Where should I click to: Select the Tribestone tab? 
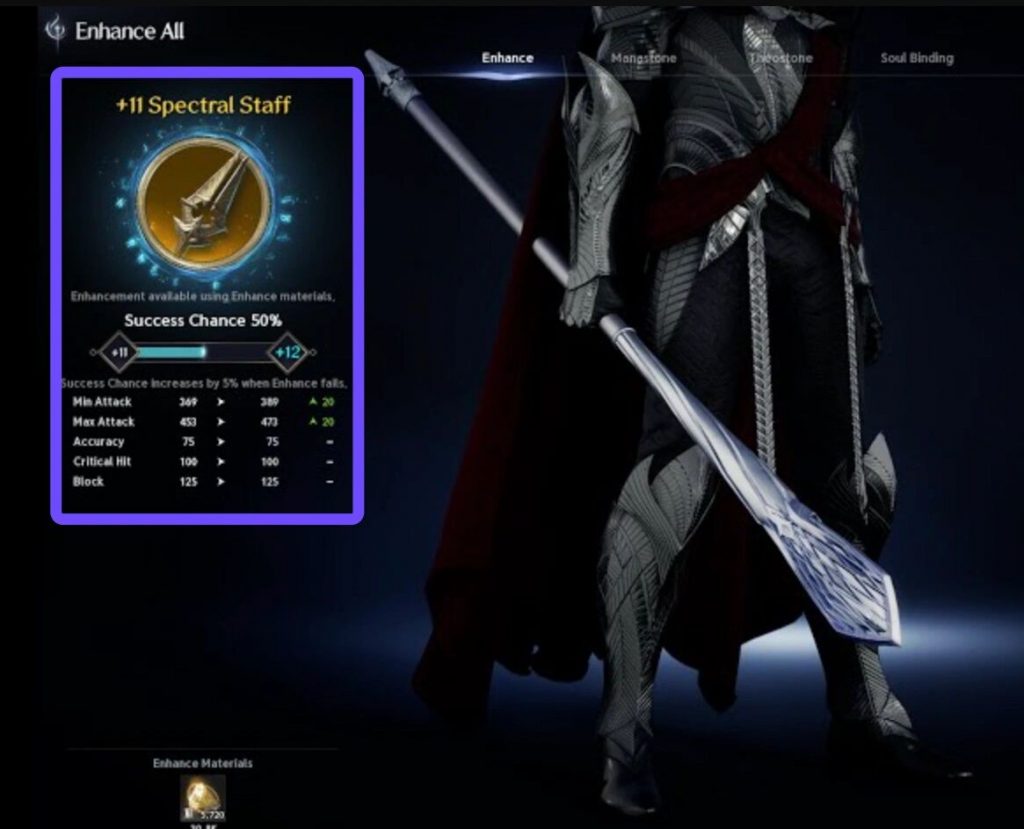tap(781, 58)
